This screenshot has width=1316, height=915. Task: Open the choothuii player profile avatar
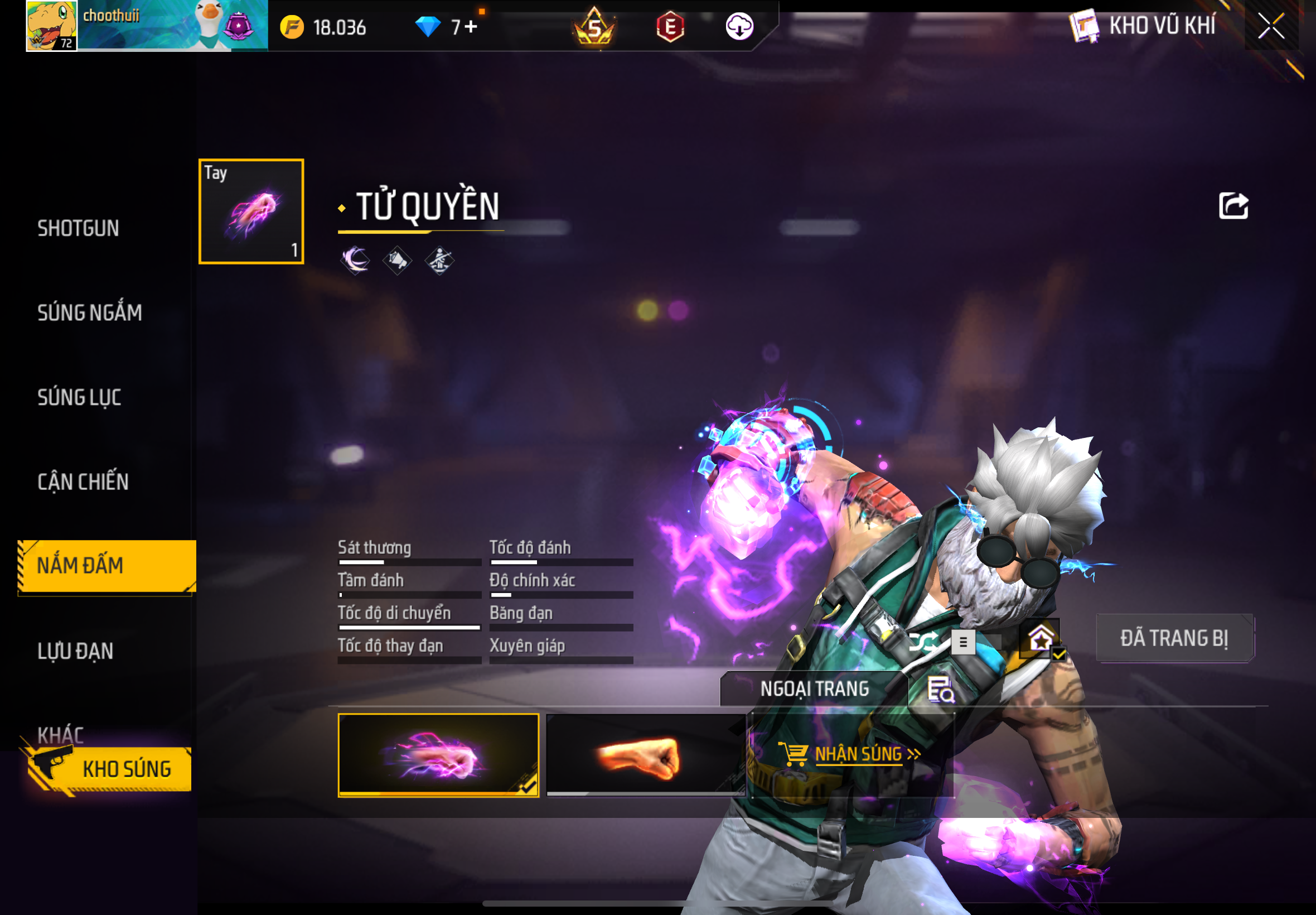(x=51, y=26)
